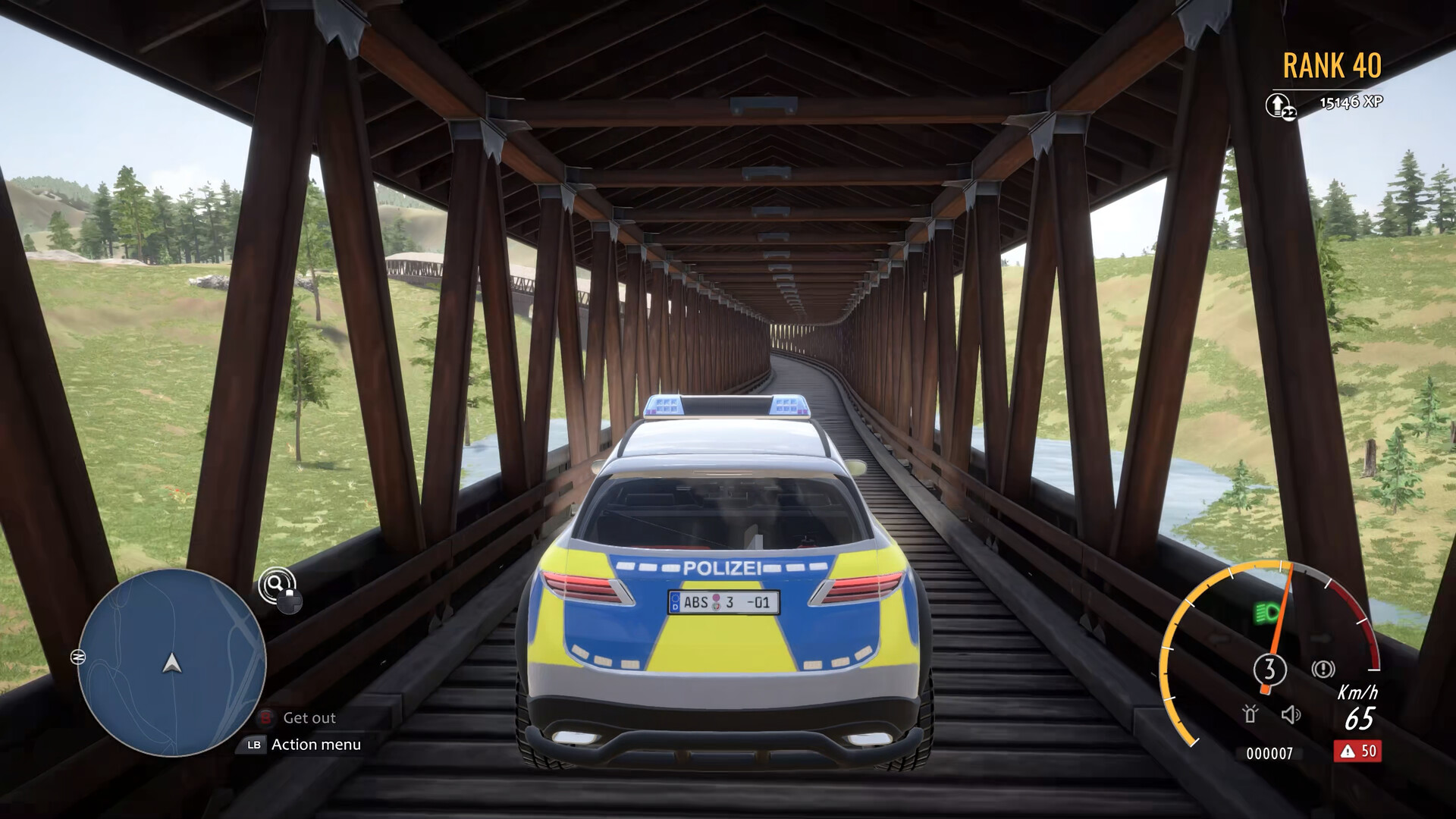This screenshot has width=1456, height=819.
Task: Click the Get out action prompt
Action: point(309,717)
